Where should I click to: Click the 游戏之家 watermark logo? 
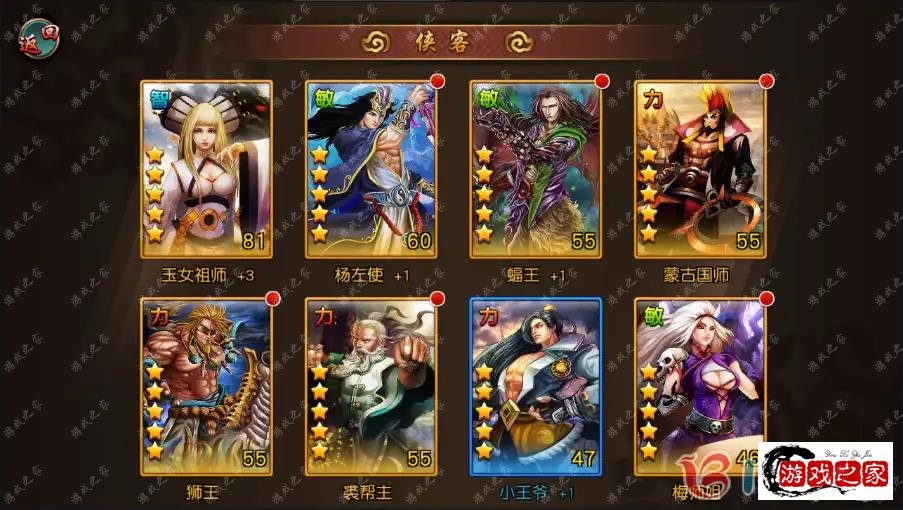click(x=825, y=471)
